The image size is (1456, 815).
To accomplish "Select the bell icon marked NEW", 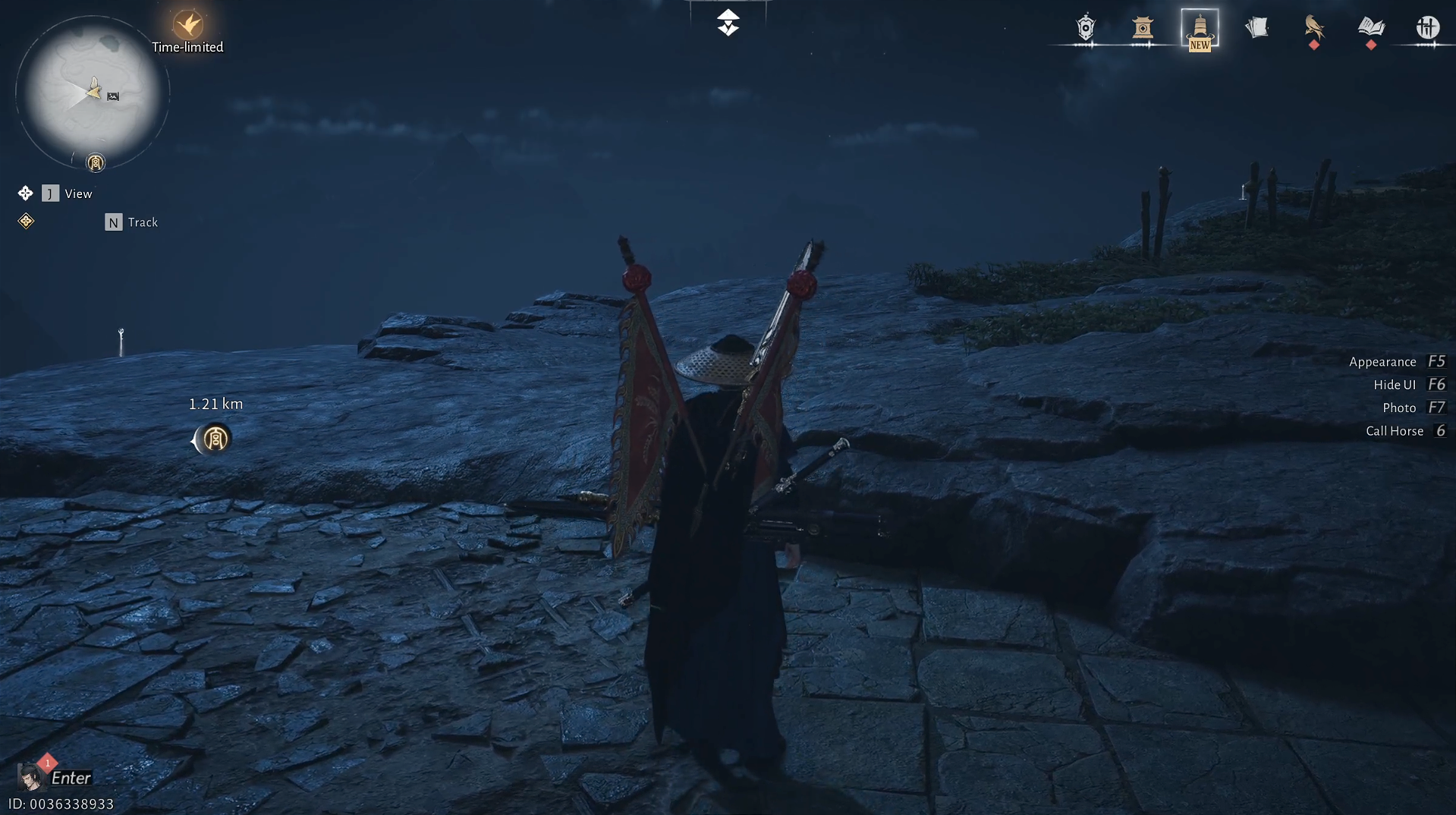I will (x=1198, y=27).
